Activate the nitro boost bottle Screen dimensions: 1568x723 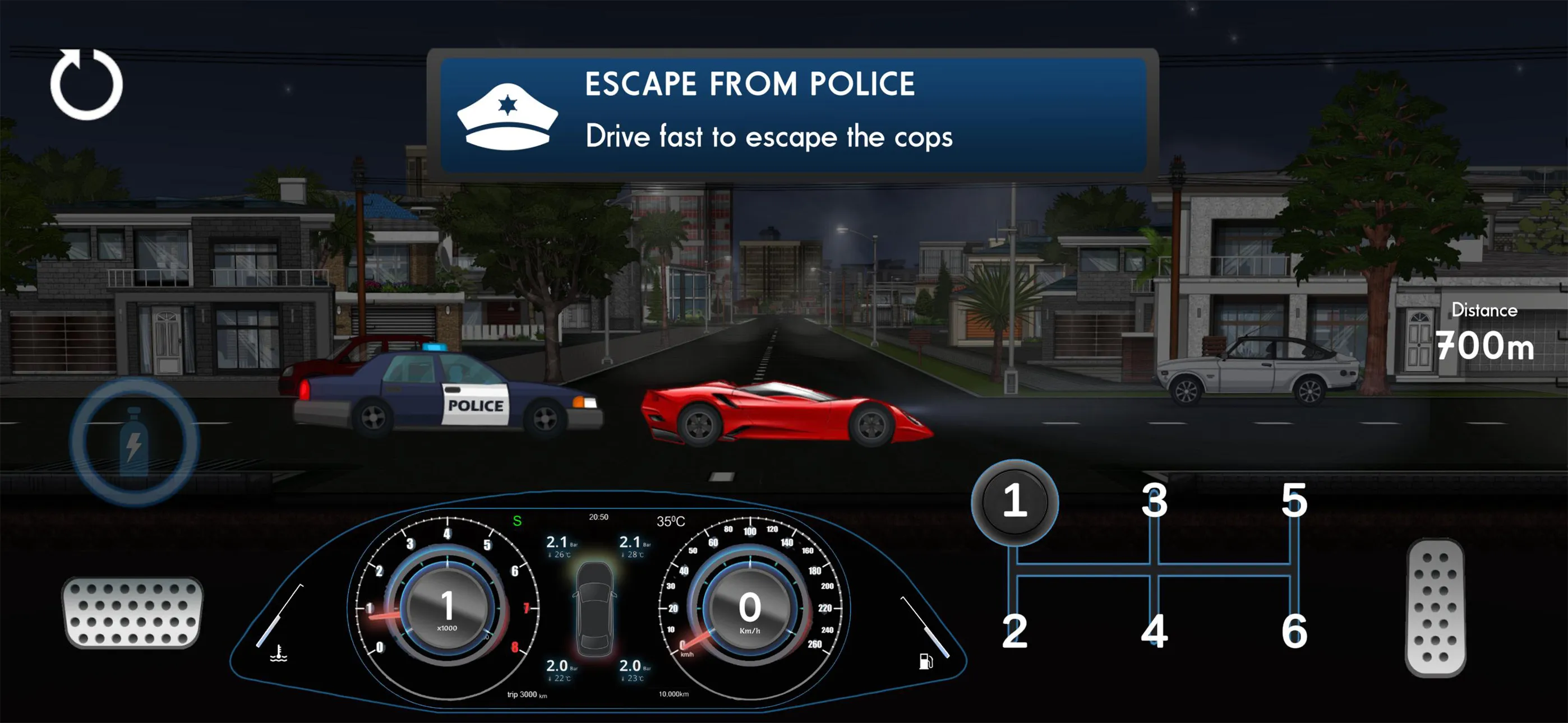coord(136,441)
